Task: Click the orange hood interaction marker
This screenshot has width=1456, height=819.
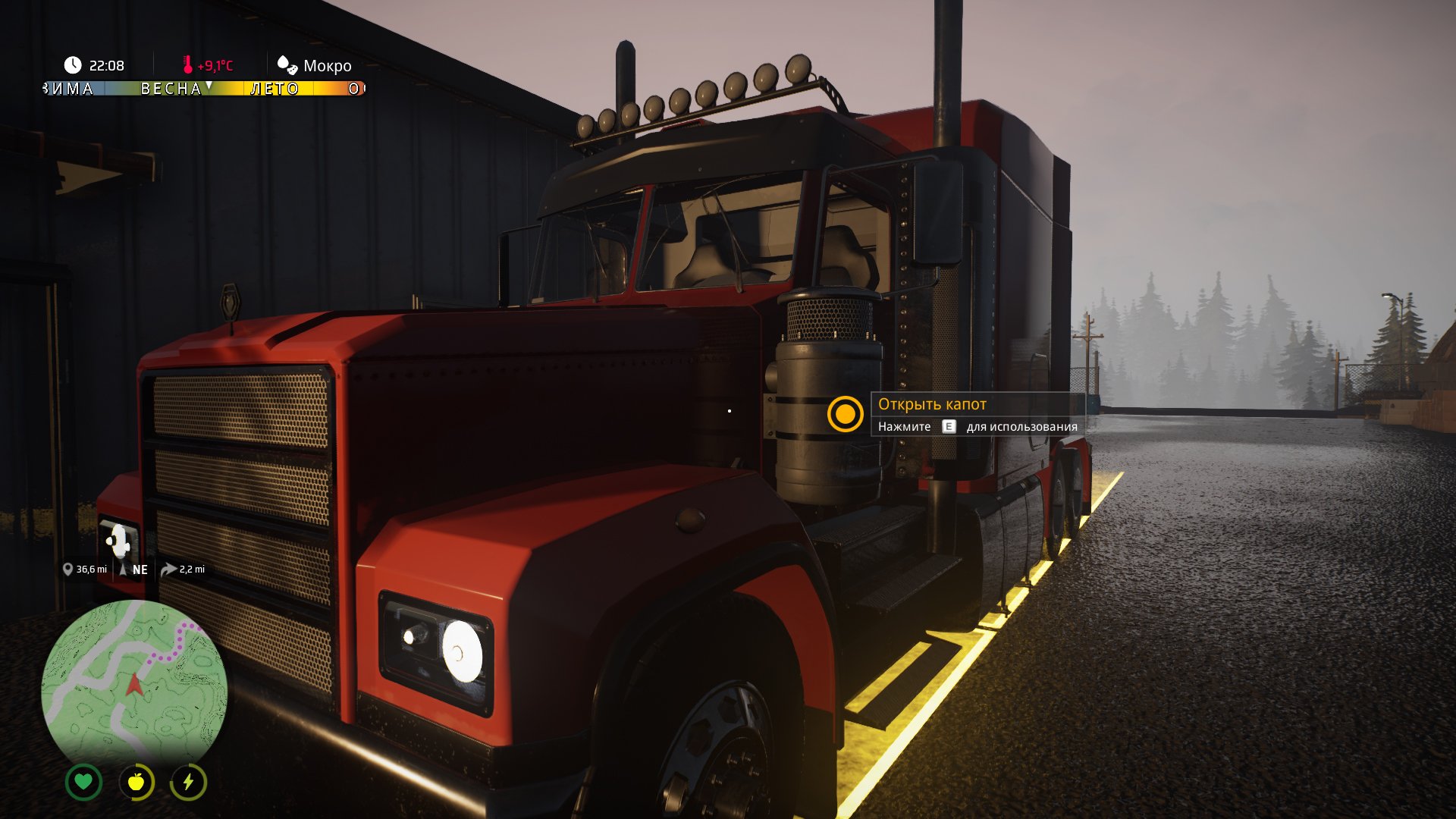Action: point(845,414)
